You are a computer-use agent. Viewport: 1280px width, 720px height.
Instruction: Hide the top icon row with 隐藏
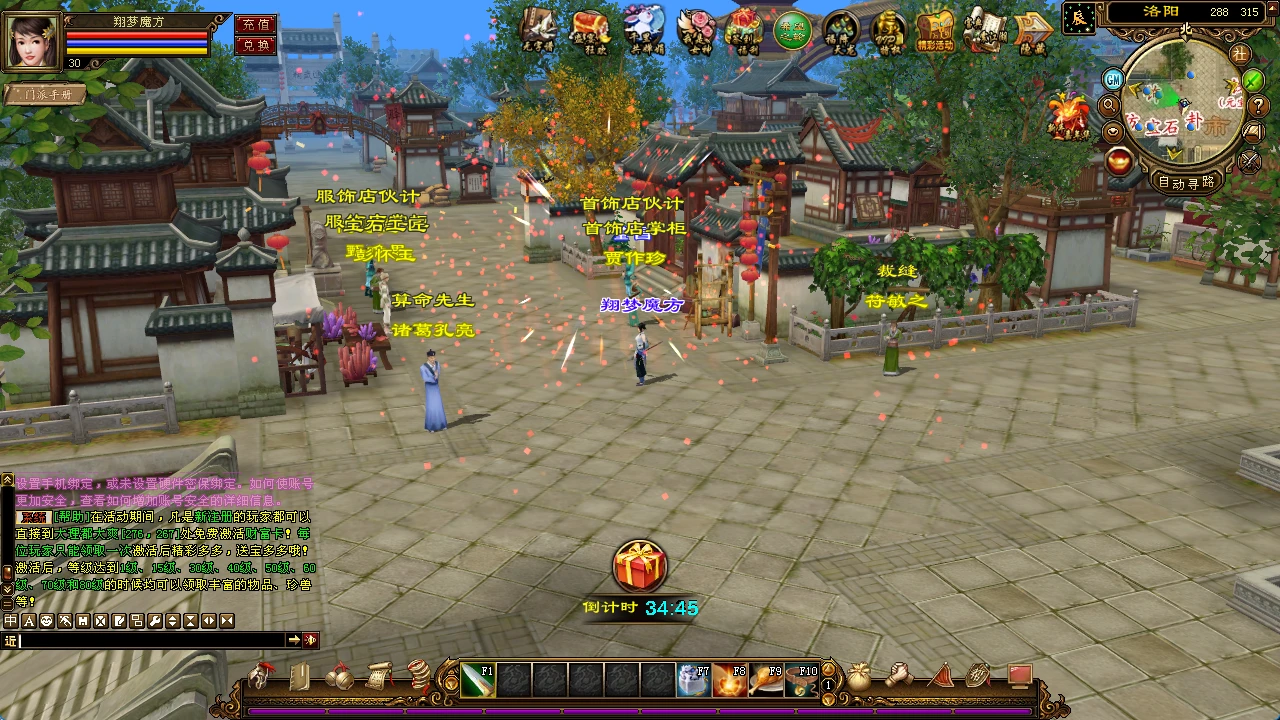1033,30
